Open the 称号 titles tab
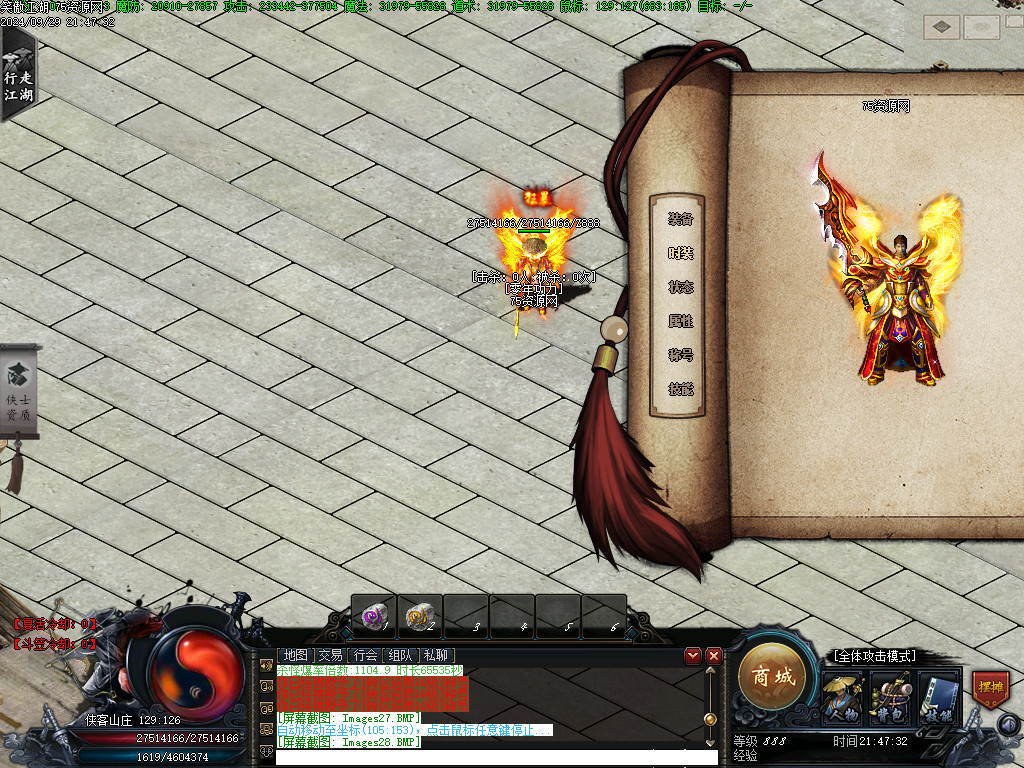Image resolution: width=1024 pixels, height=768 pixels. [681, 355]
